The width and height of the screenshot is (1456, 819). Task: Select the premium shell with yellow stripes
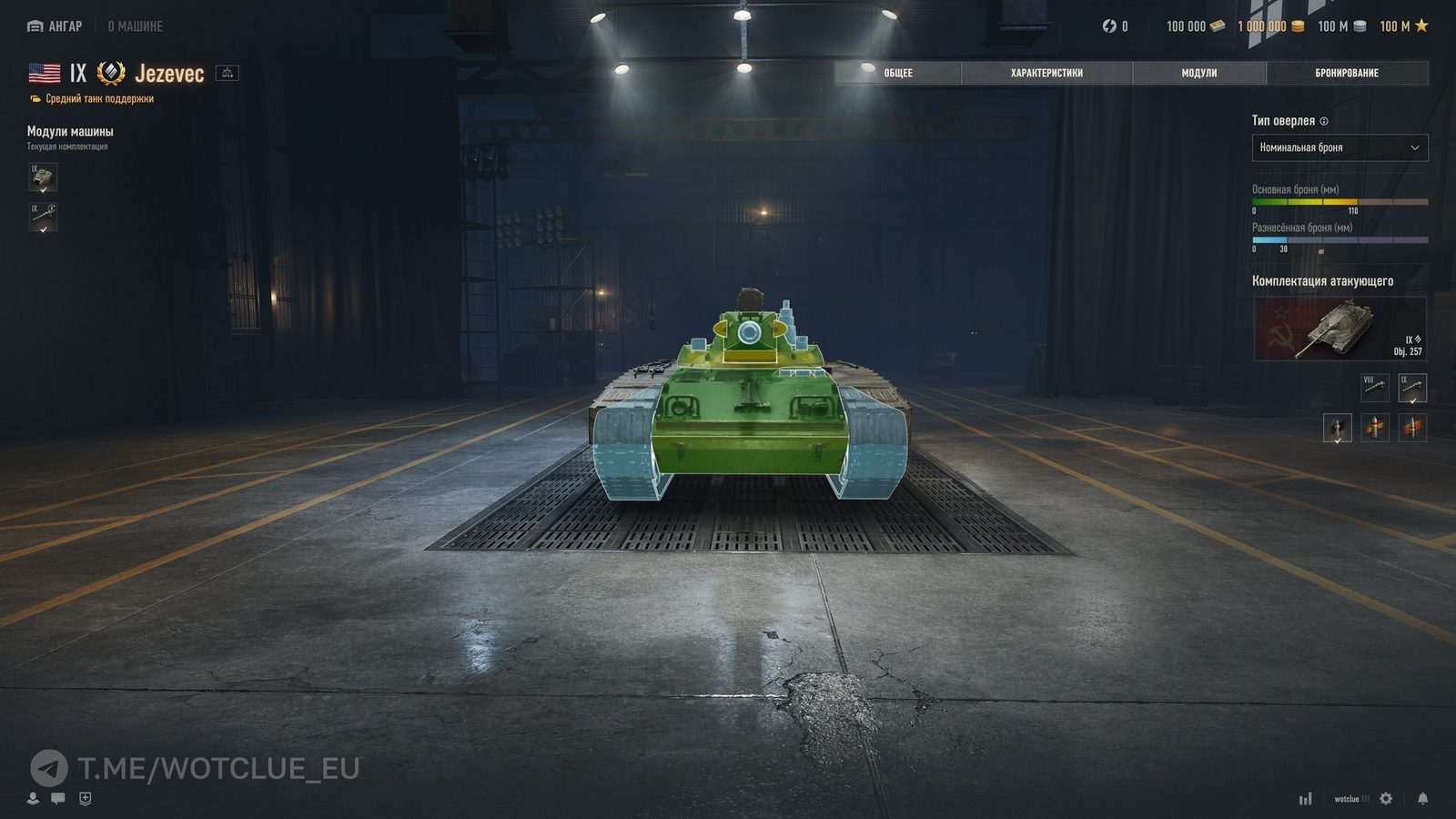(1374, 429)
